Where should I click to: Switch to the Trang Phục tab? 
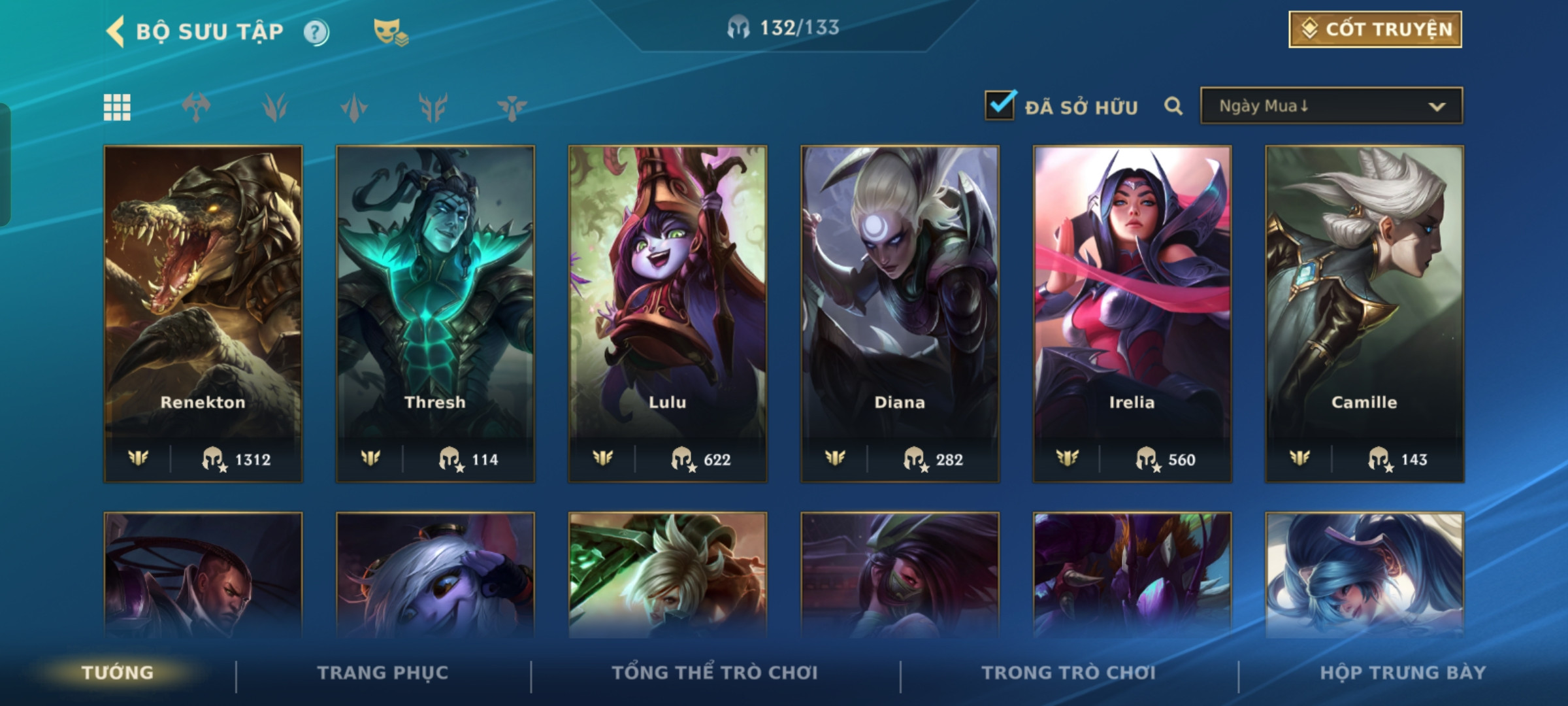(383, 673)
